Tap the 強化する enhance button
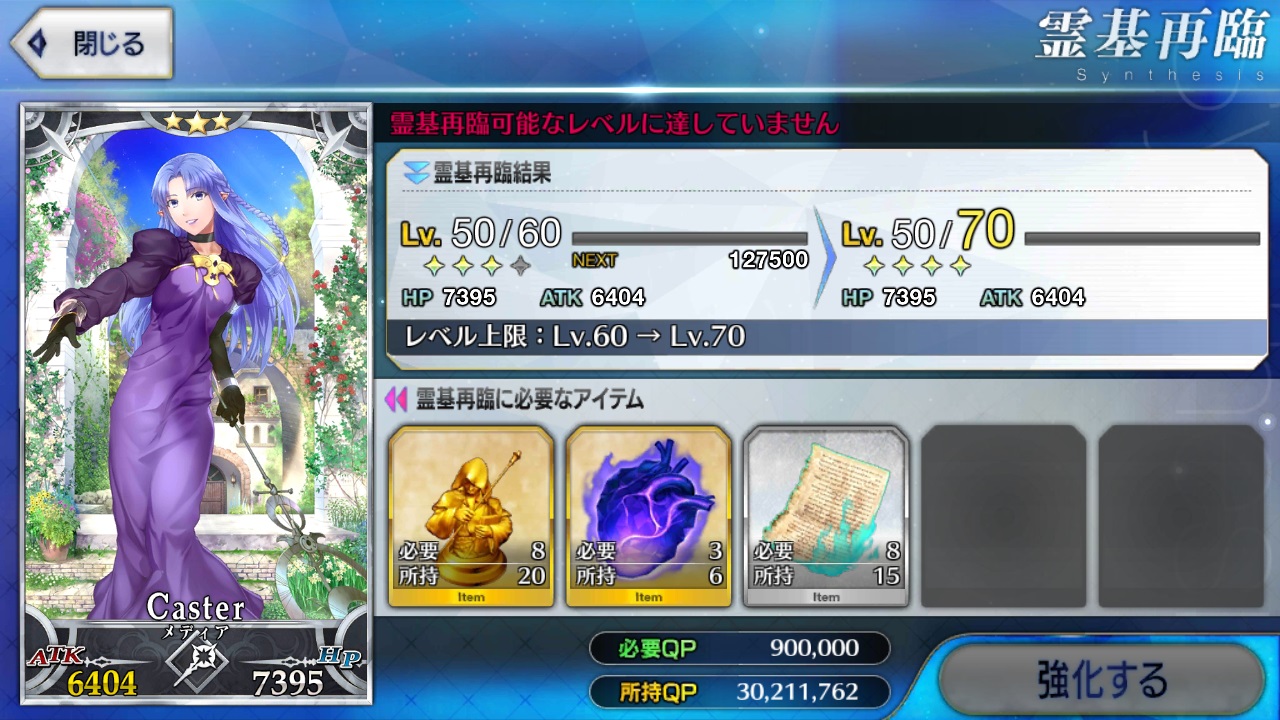 [x=1101, y=681]
